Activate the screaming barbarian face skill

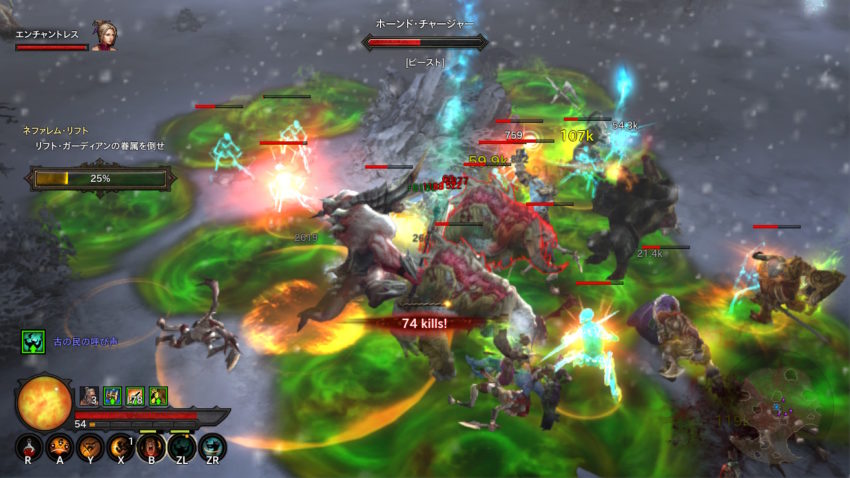coord(151,446)
